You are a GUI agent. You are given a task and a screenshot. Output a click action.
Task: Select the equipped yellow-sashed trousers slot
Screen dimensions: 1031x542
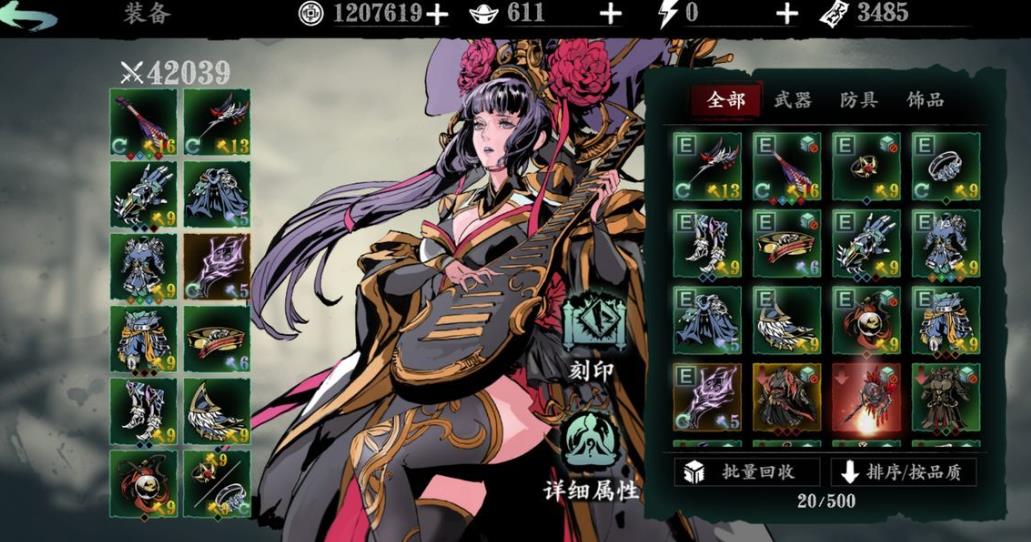pos(144,339)
